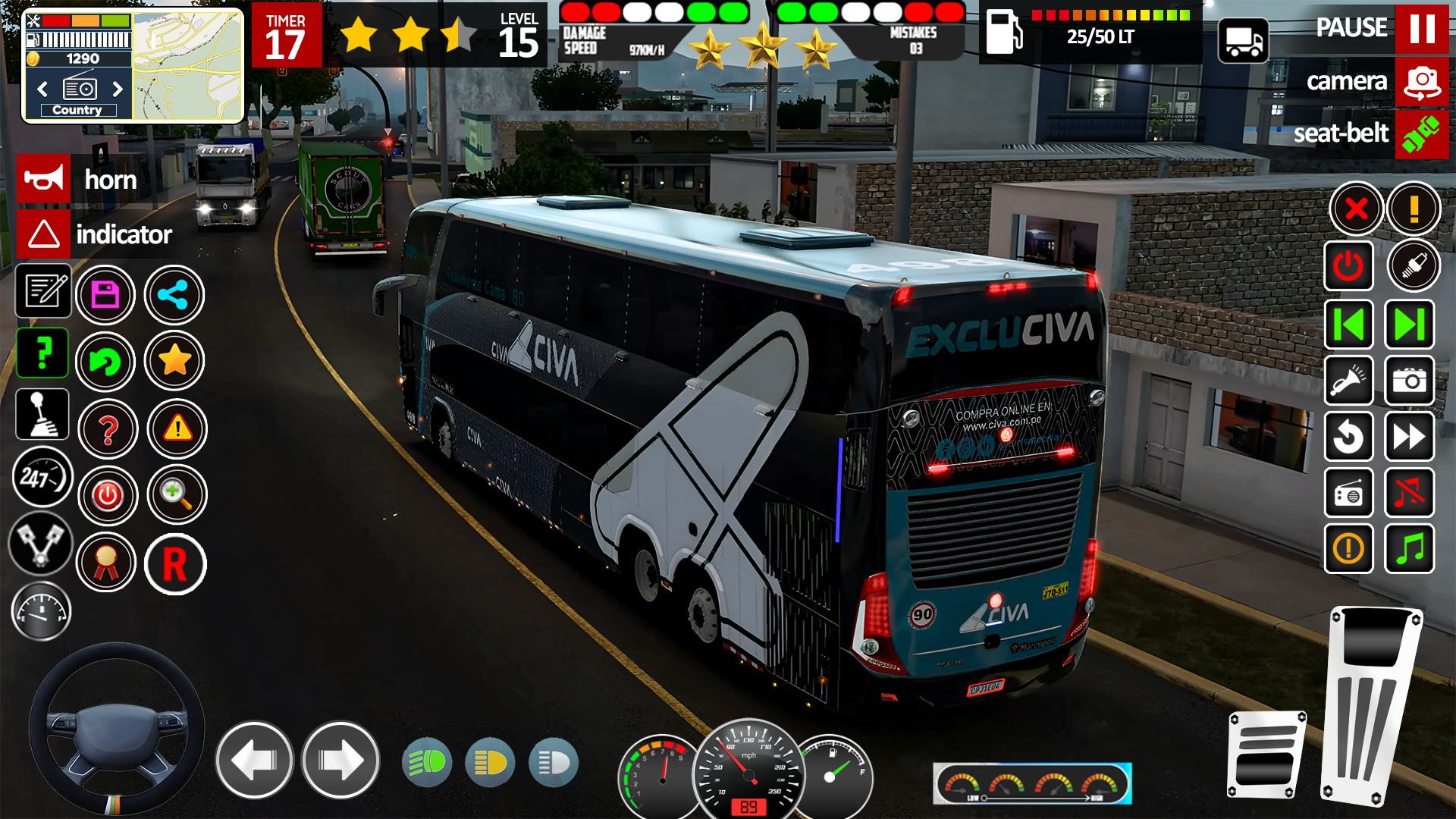Open the radio icon on the right panel
1456x819 pixels.
(1349, 494)
